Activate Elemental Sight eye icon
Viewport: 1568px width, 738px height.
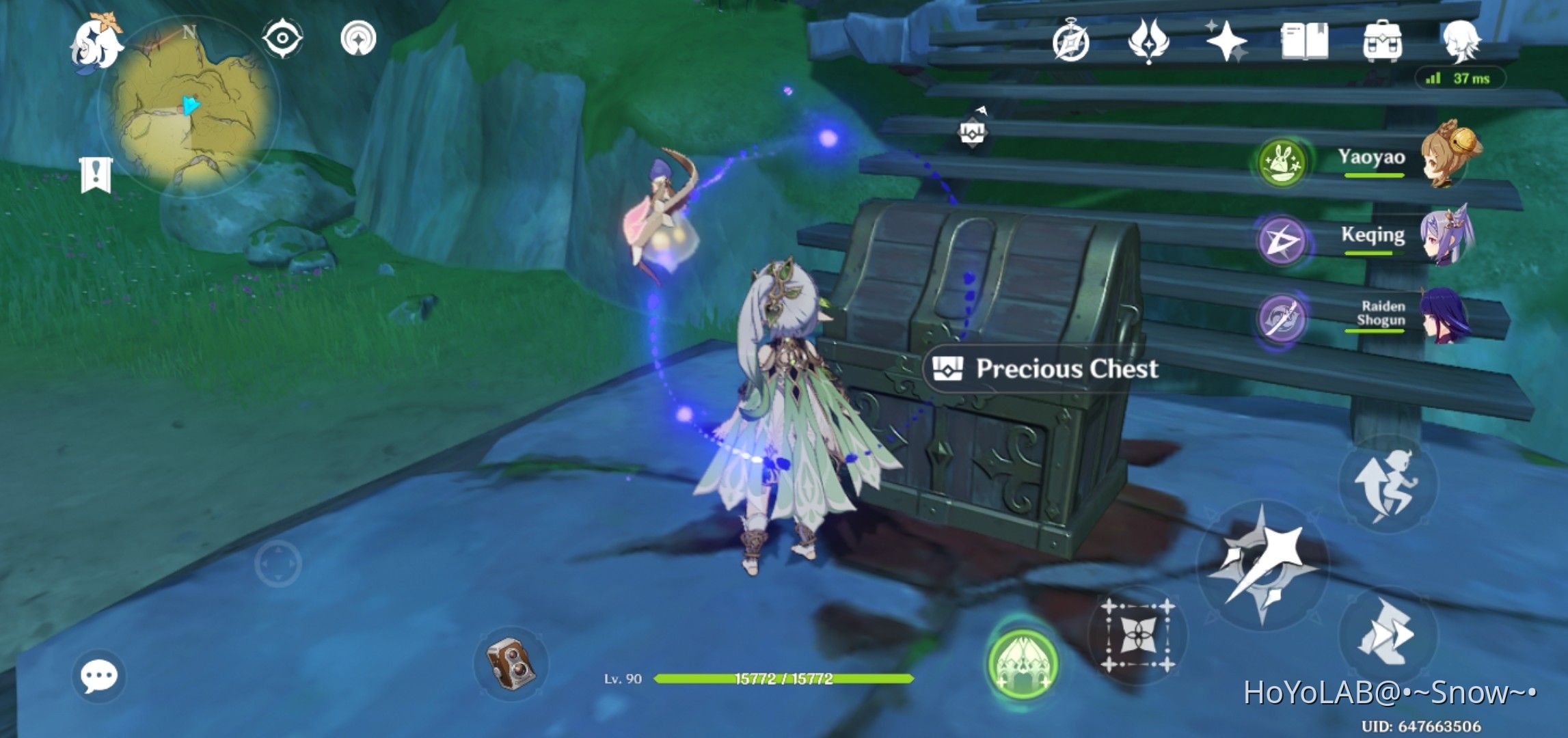coord(282,38)
